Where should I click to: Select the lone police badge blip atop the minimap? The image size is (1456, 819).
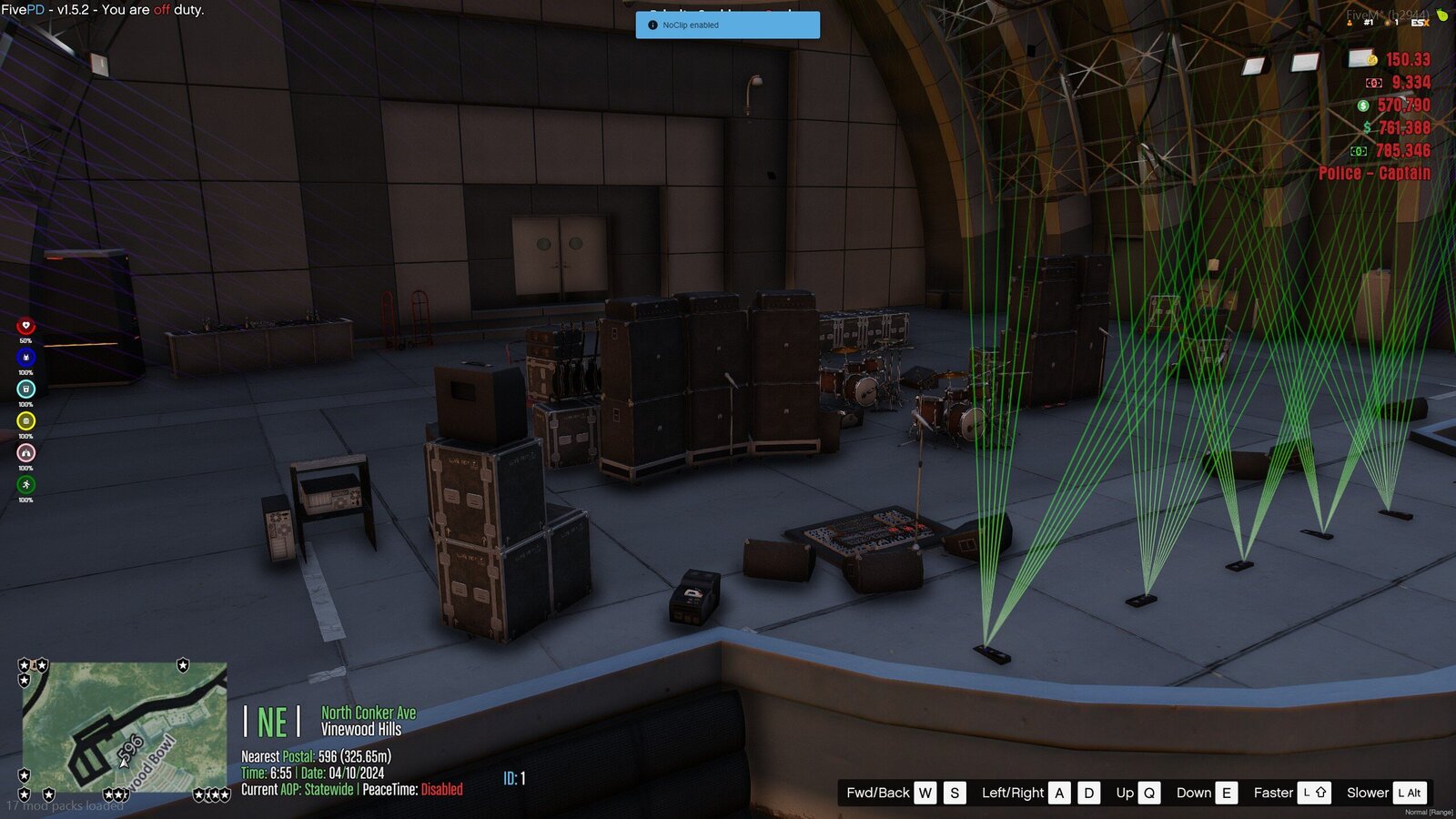(x=183, y=665)
